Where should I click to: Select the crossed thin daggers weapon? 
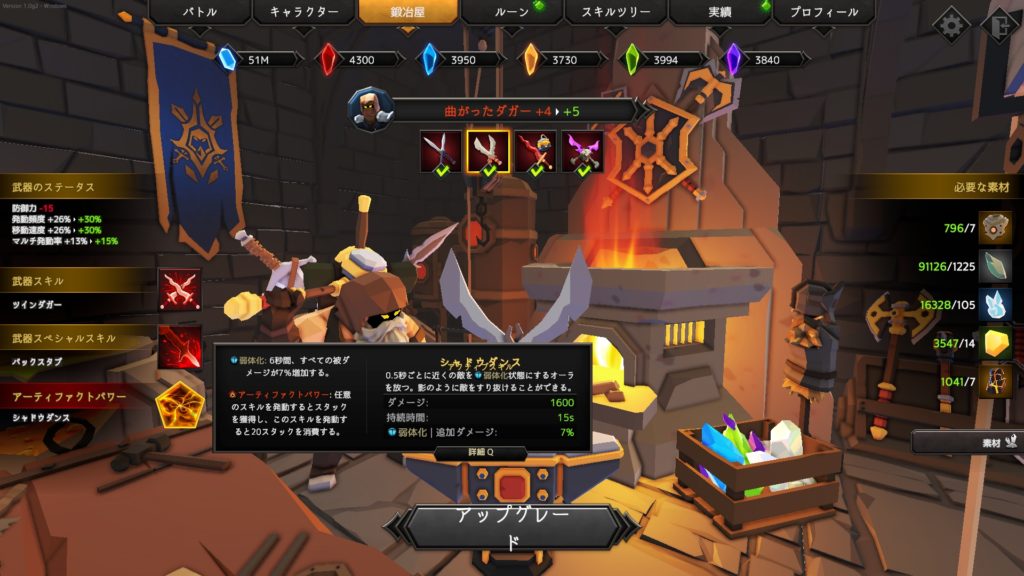point(440,151)
